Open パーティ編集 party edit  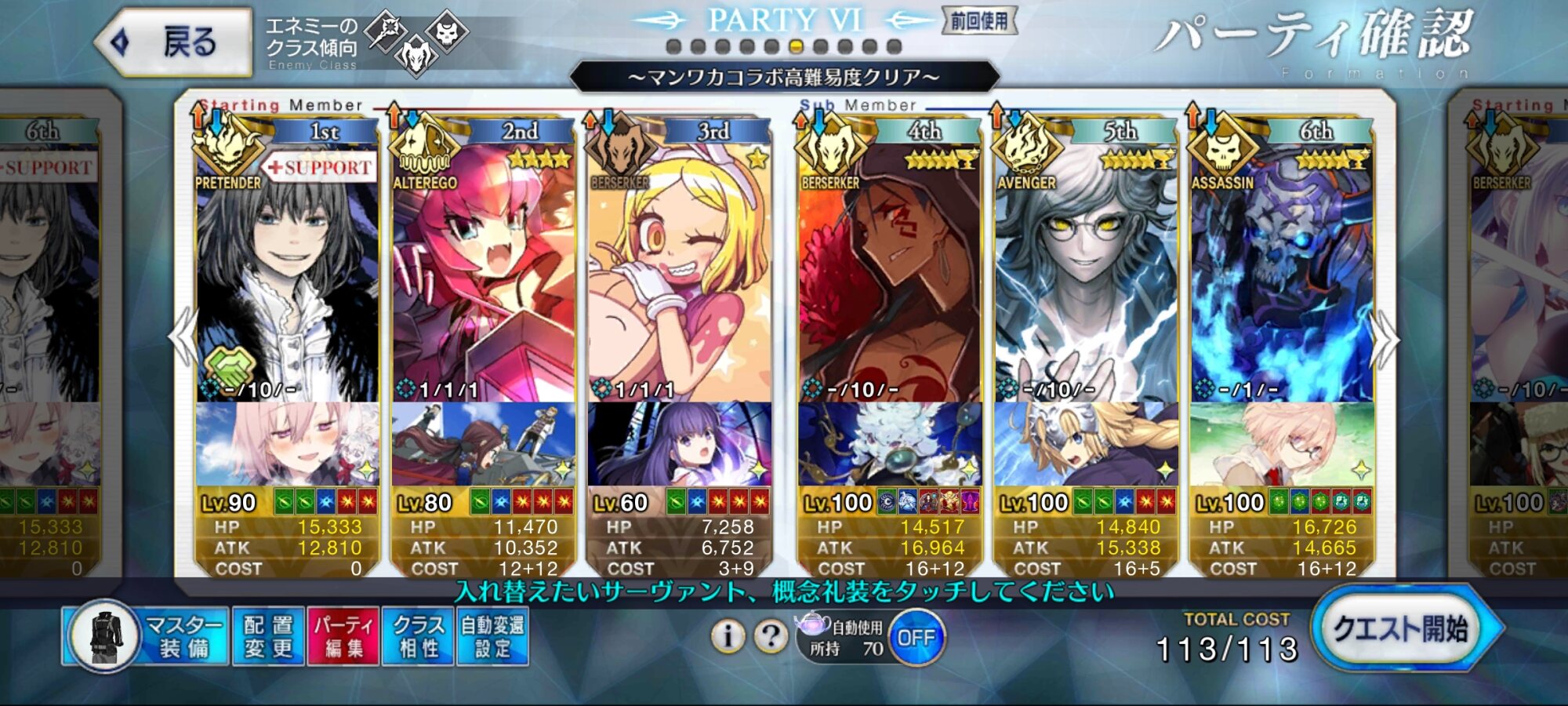click(343, 636)
